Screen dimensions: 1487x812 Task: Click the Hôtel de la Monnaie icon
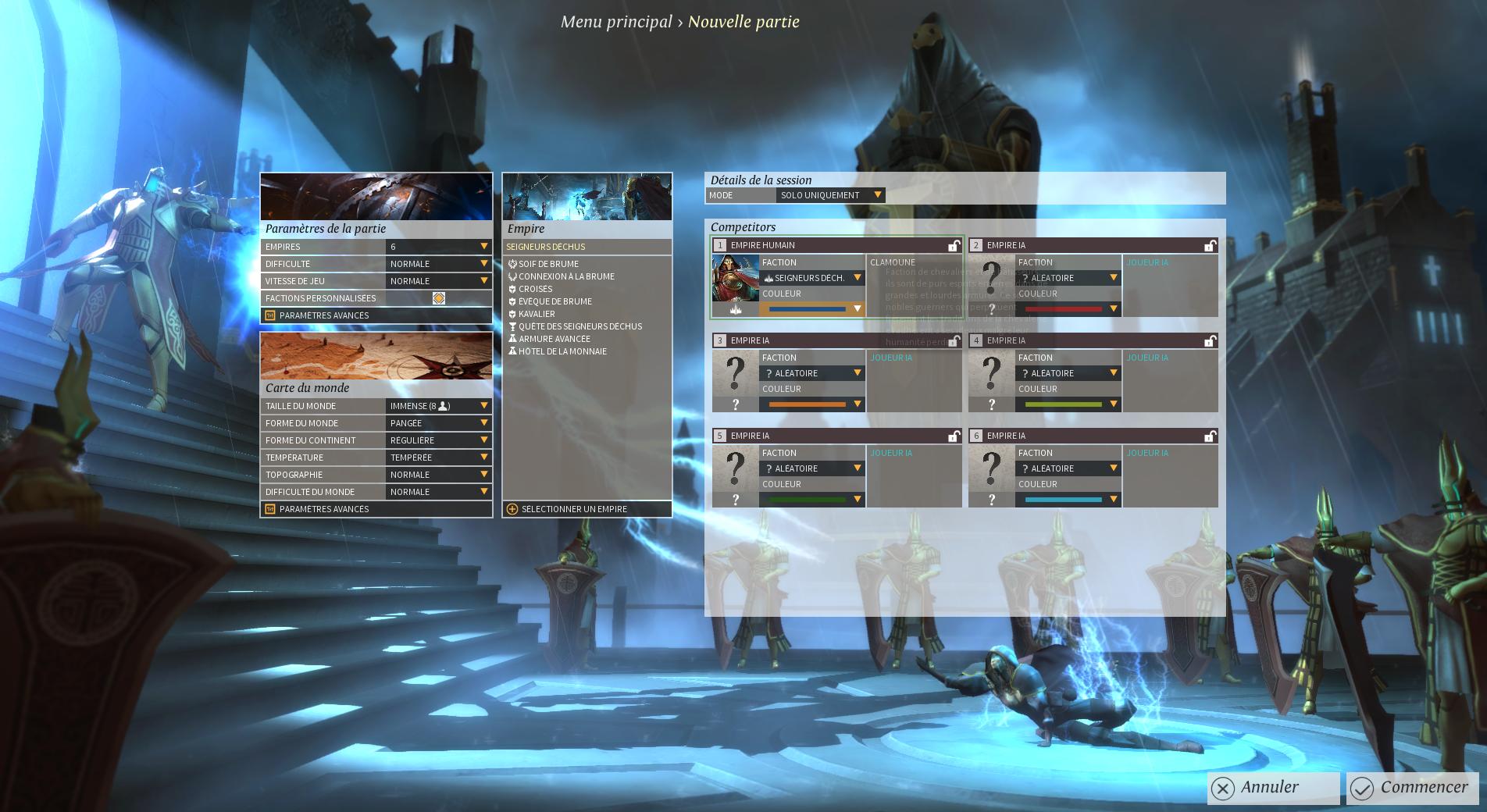point(514,351)
